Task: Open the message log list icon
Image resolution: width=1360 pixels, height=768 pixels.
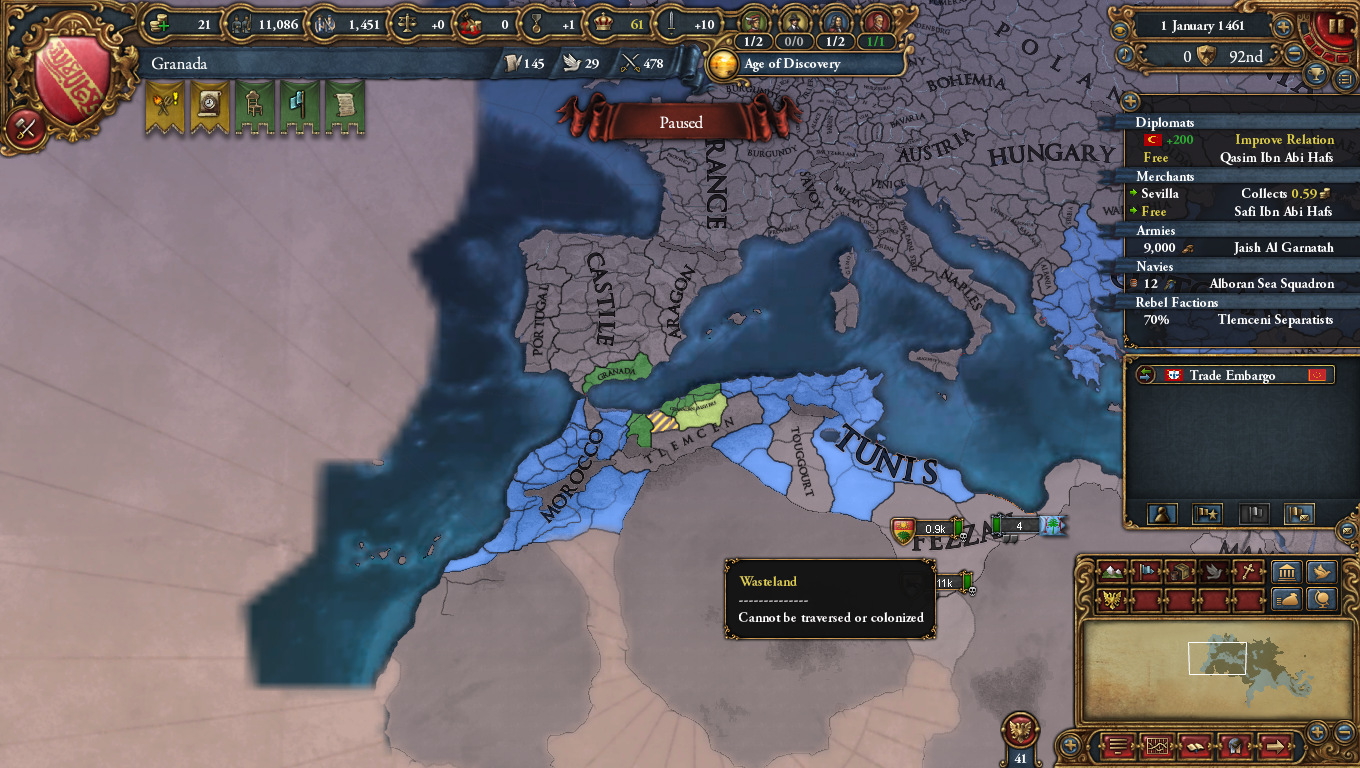Action: coord(1116,746)
